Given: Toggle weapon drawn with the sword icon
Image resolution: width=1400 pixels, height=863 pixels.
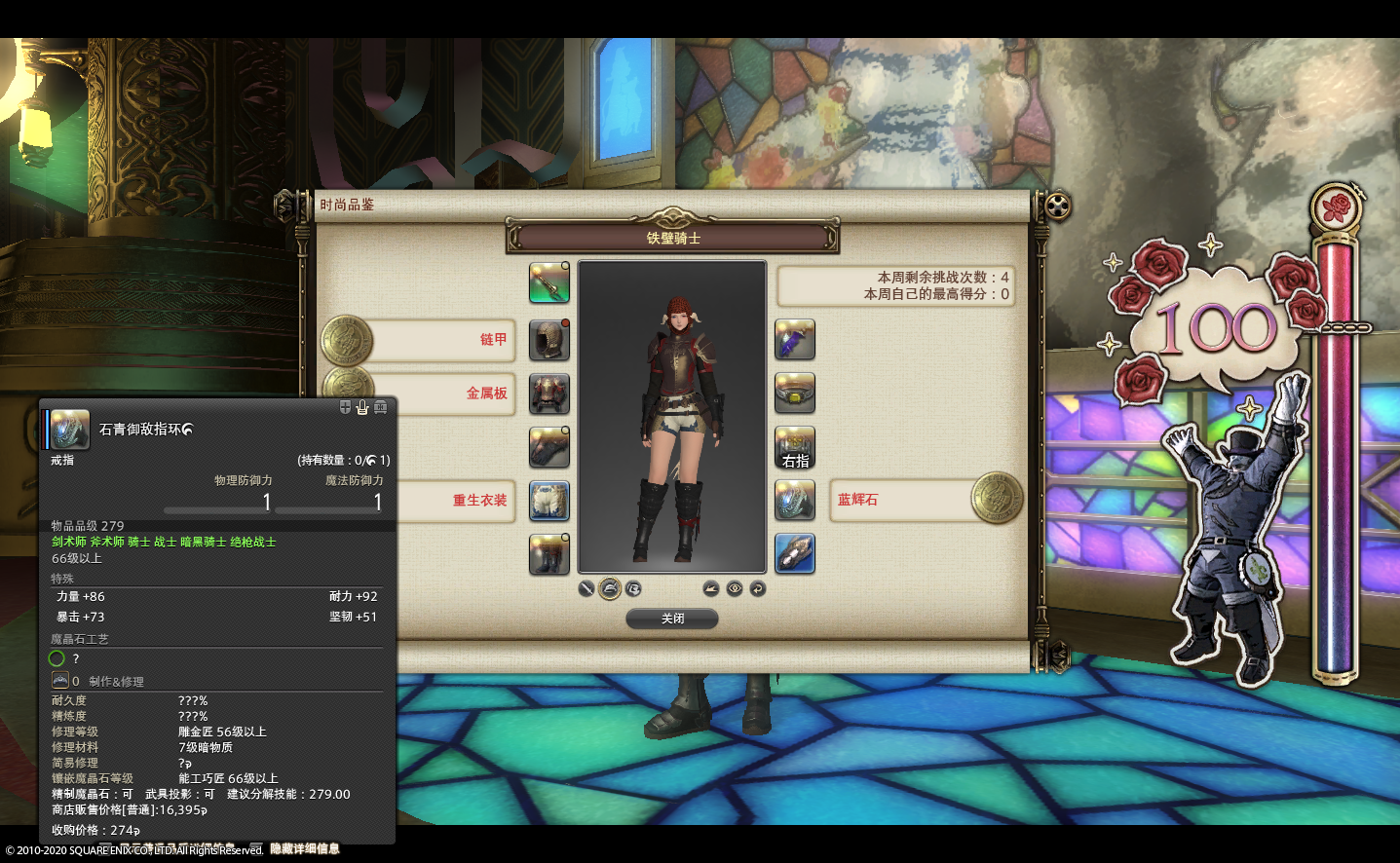Looking at the screenshot, I should pyautogui.click(x=586, y=588).
